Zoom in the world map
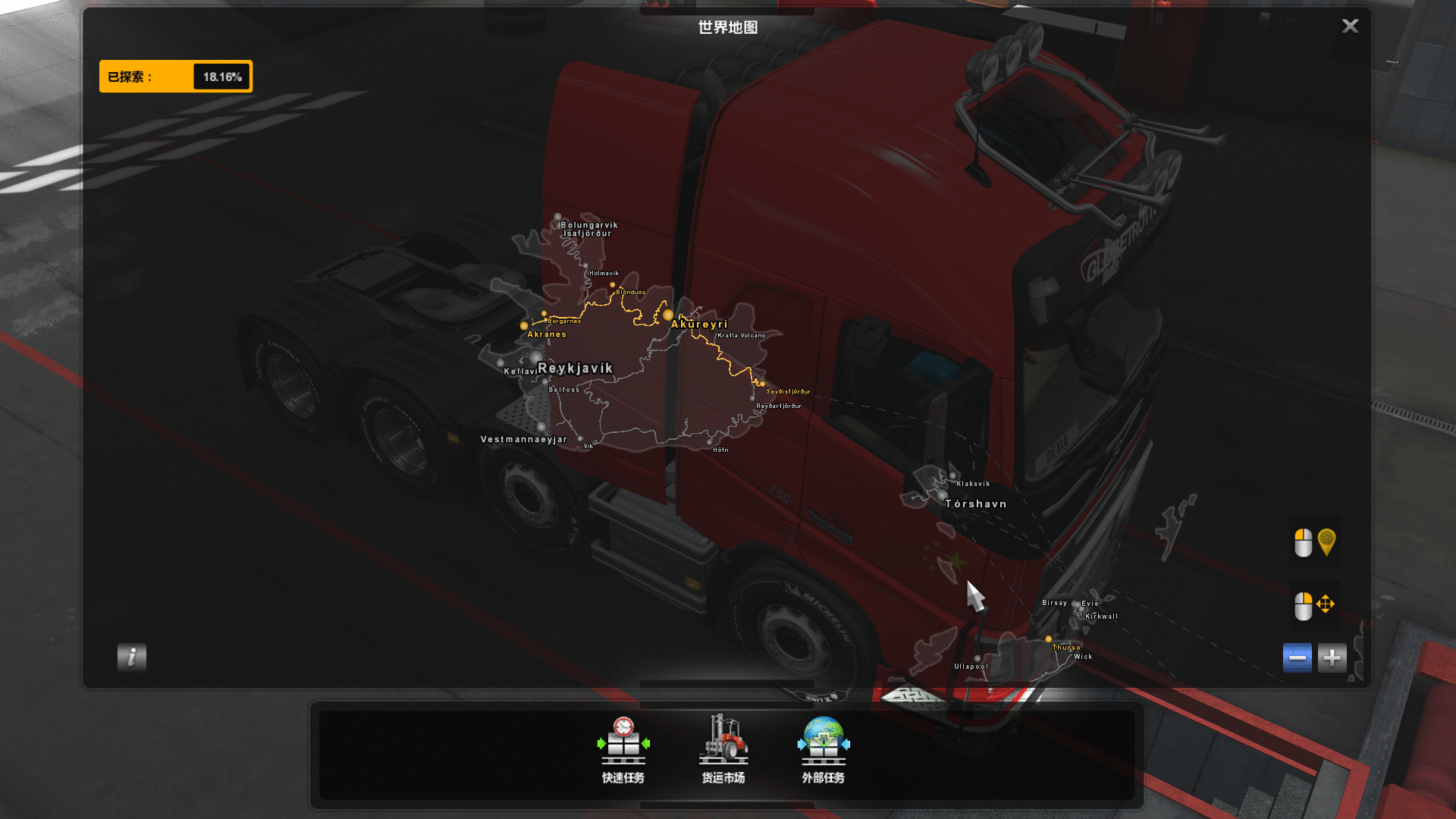Viewport: 1456px width, 819px height. tap(1332, 658)
